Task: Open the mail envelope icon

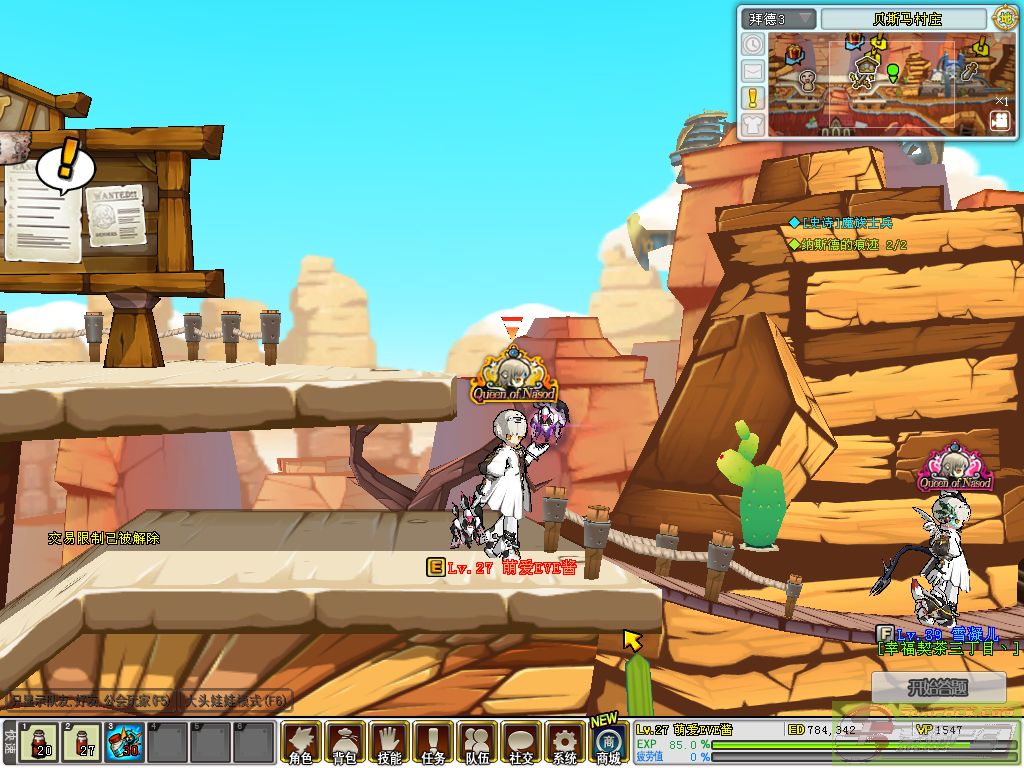Action: pos(753,71)
